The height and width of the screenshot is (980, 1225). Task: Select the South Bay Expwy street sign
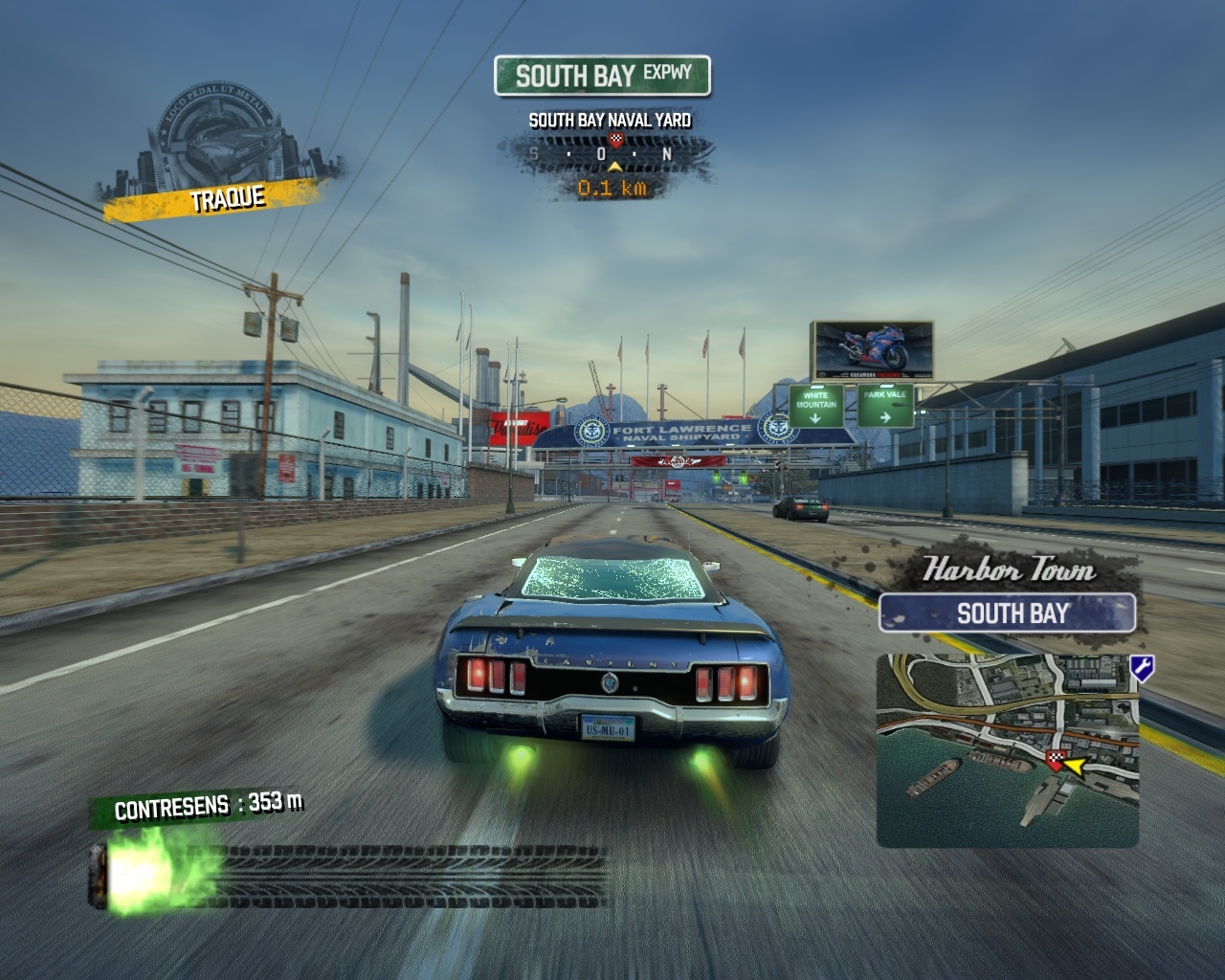tap(603, 76)
